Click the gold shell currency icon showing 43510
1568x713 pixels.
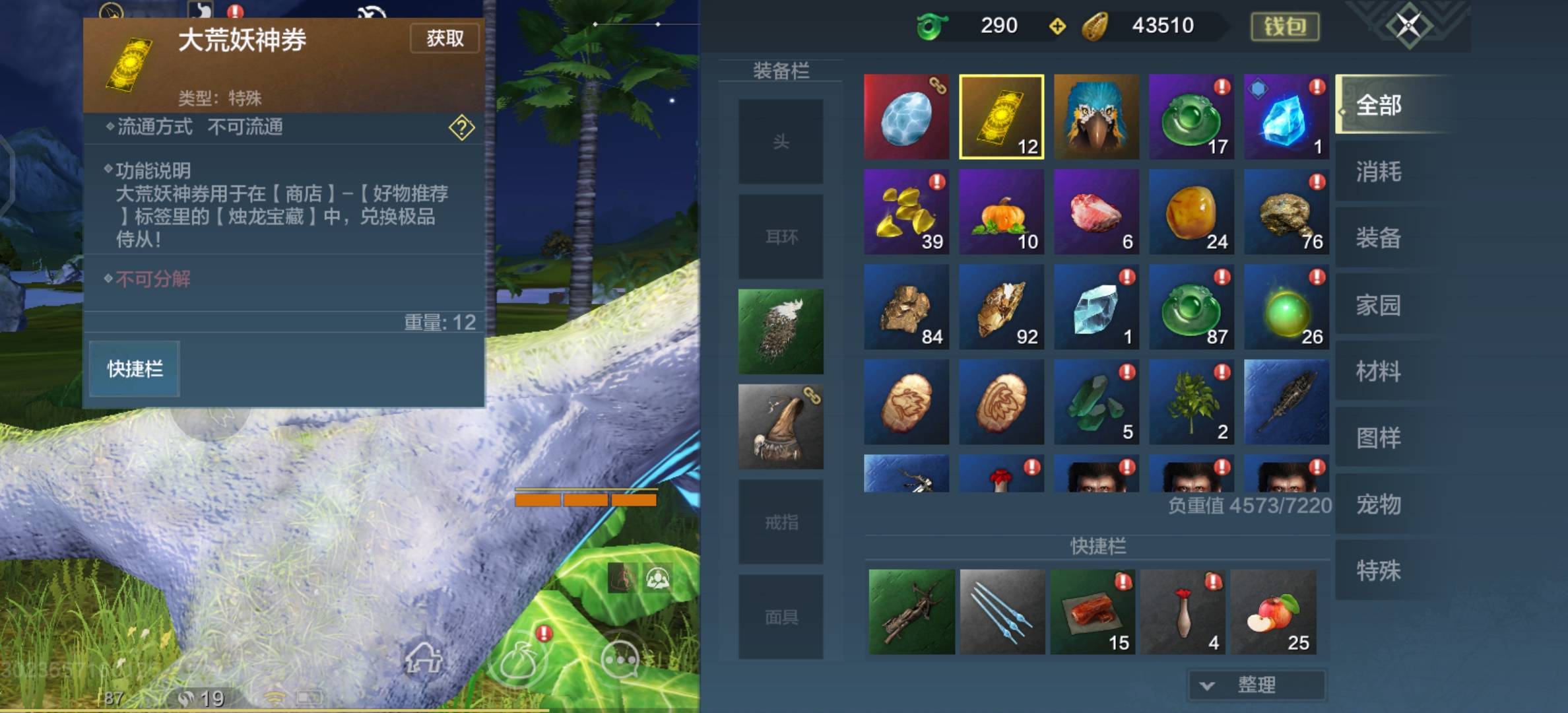[x=1098, y=26]
